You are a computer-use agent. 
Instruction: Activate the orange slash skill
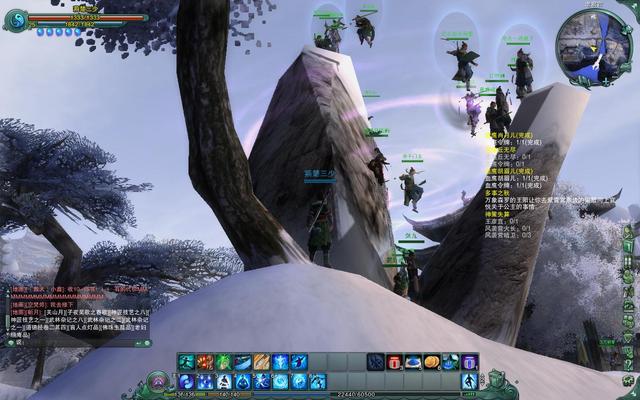(261, 362)
